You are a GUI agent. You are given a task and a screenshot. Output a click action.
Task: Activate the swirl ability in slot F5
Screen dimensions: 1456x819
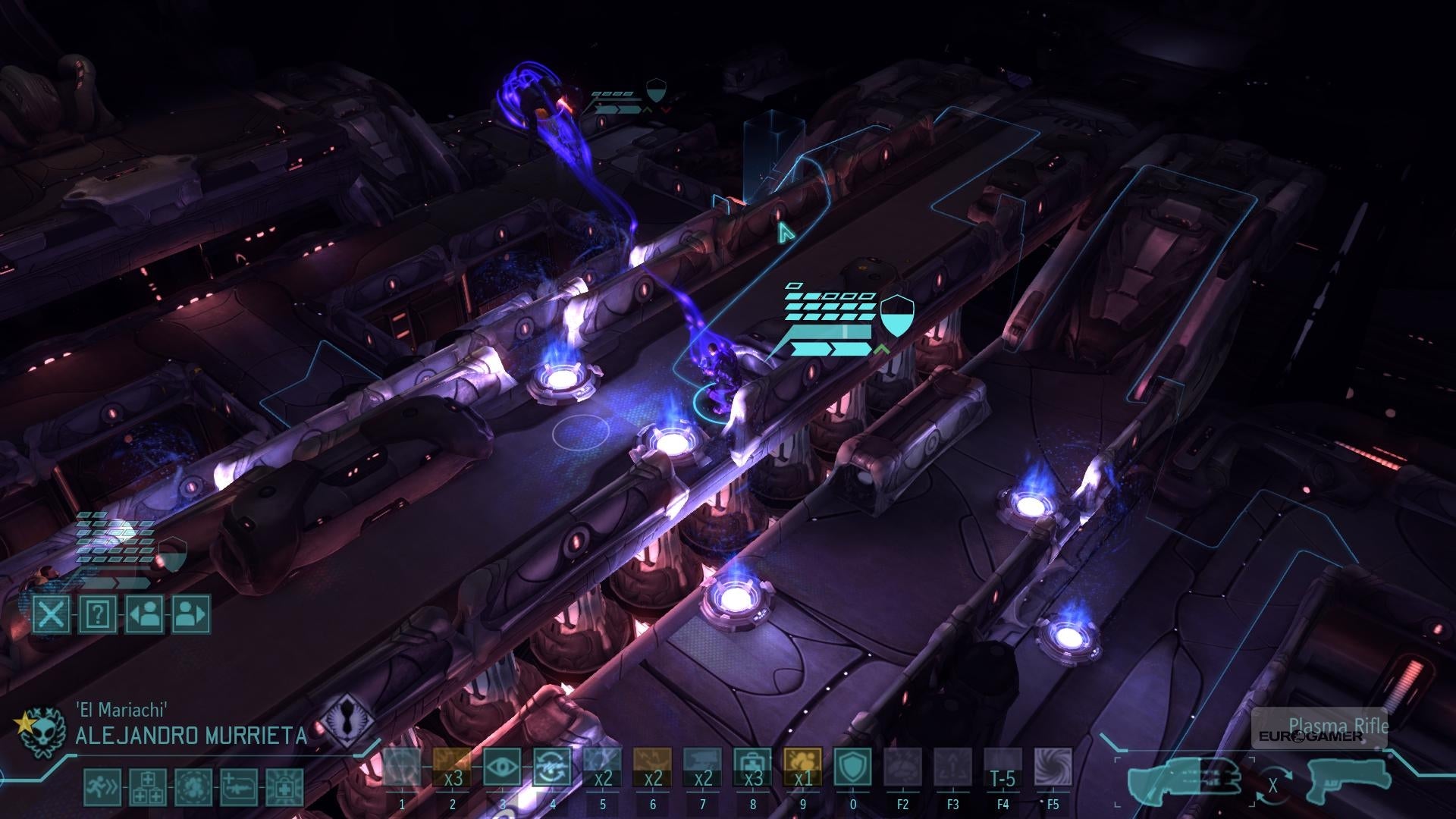1053,767
